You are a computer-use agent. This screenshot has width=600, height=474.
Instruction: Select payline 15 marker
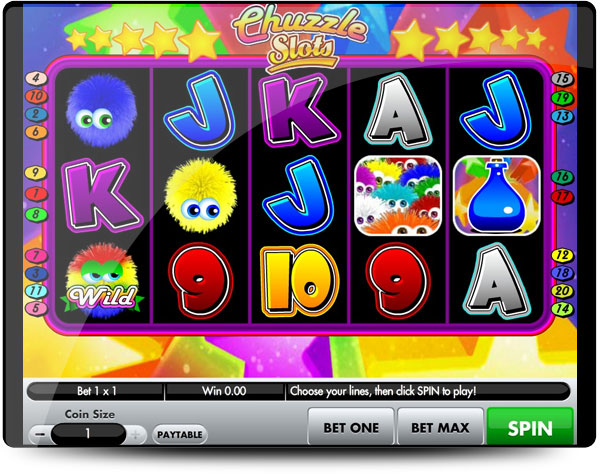(562, 79)
